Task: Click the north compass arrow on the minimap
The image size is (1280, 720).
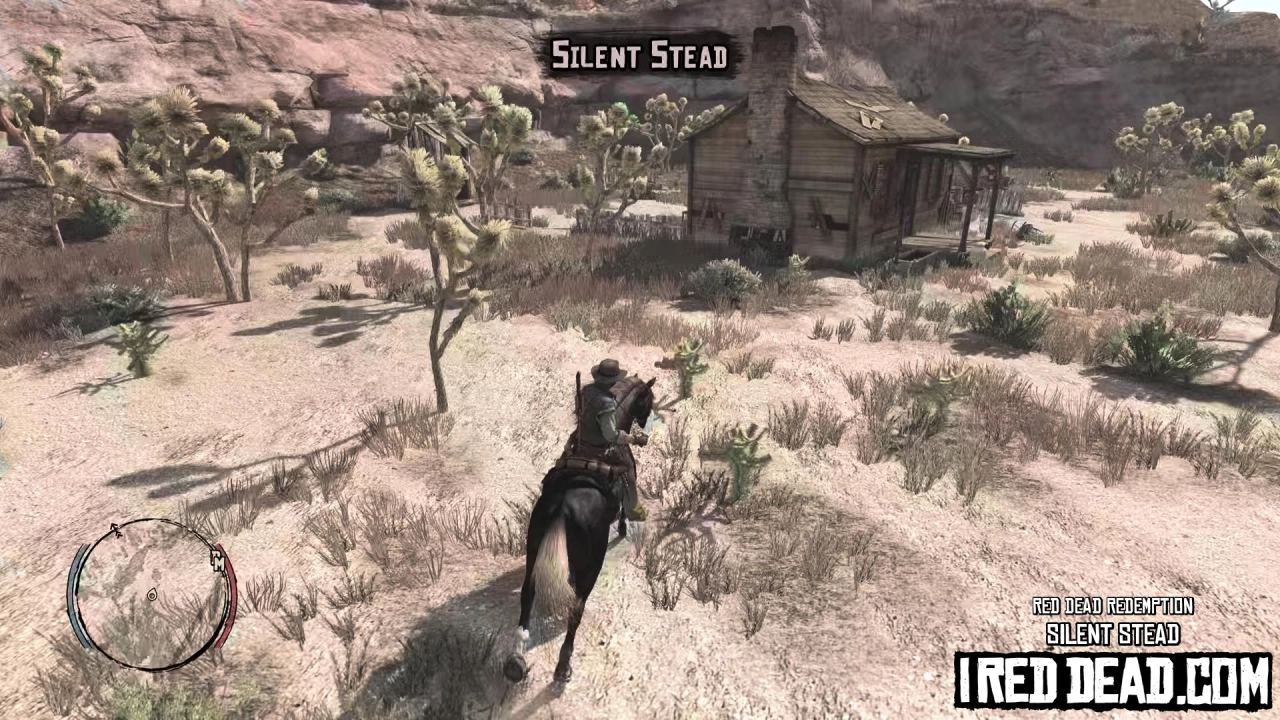Action: pyautogui.click(x=115, y=528)
